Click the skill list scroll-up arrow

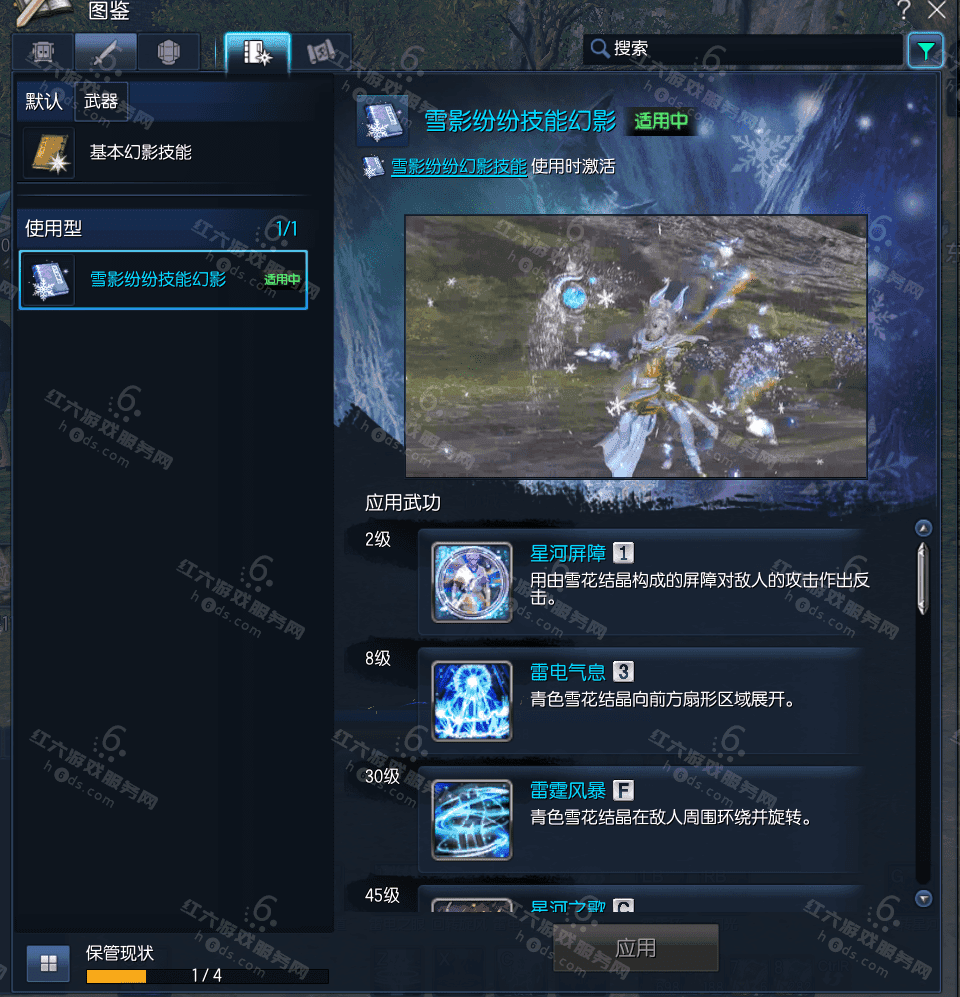coord(923,529)
